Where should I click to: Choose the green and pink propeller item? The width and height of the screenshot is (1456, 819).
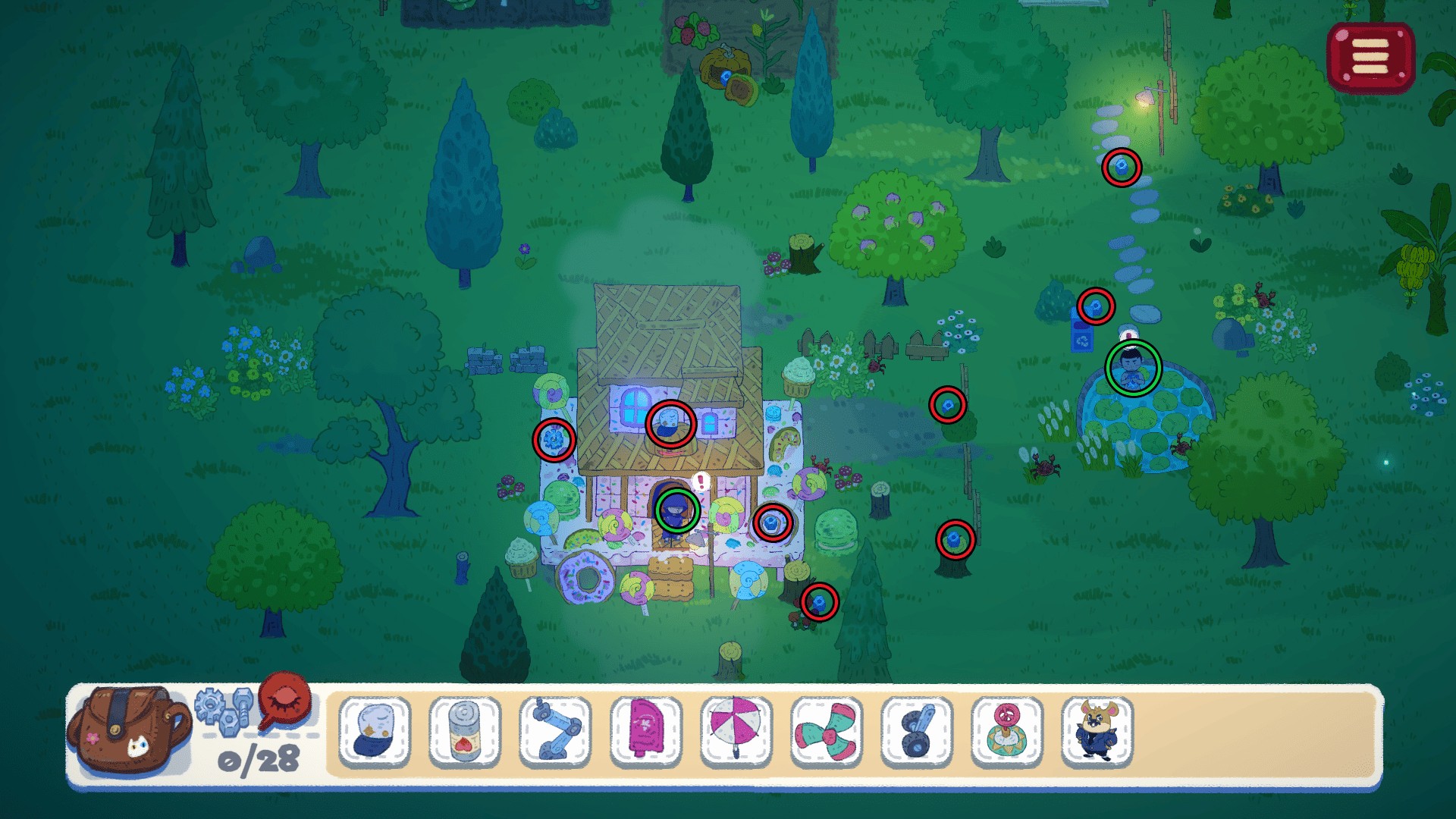pos(826,731)
